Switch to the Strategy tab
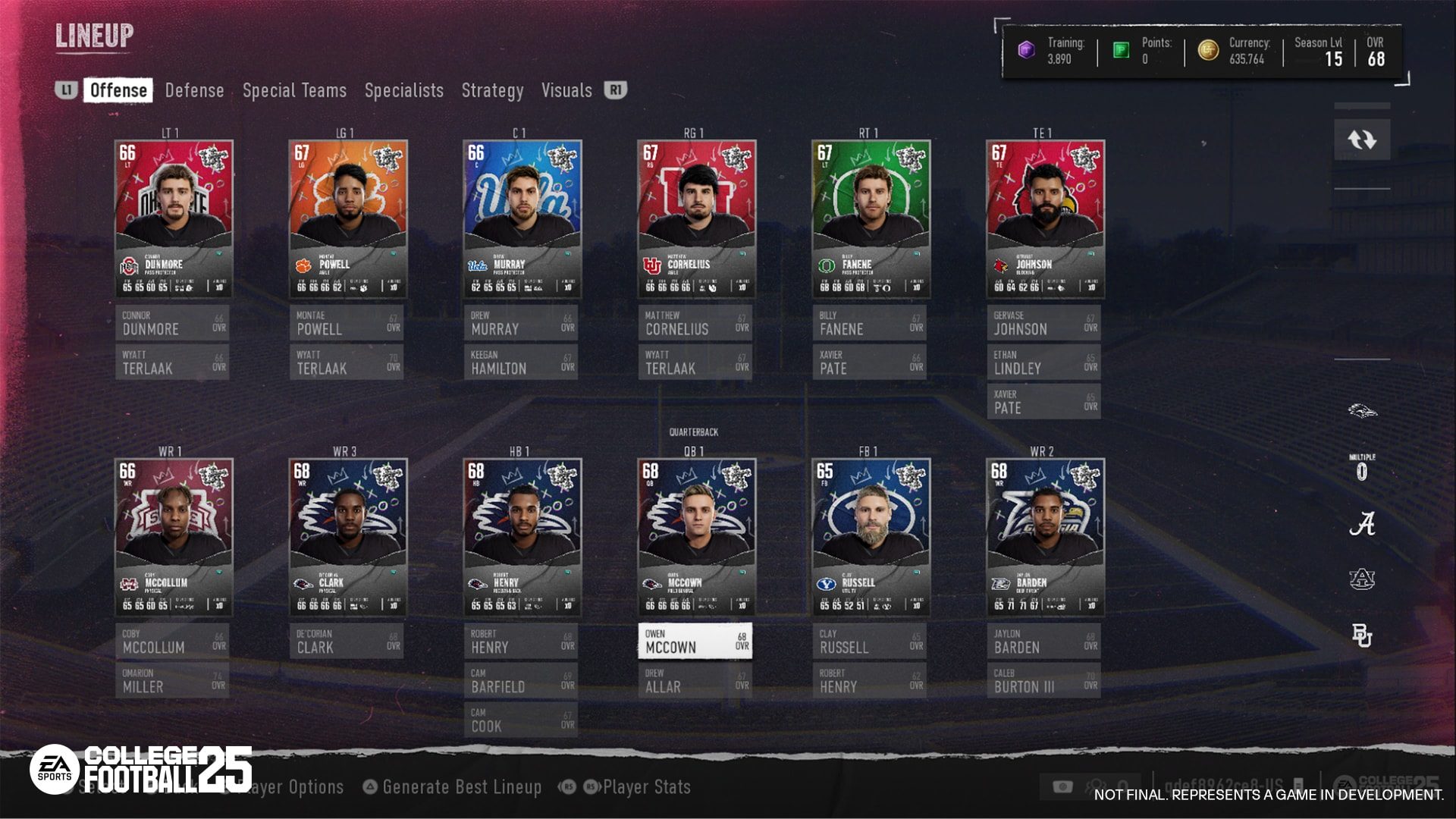Screen dimensions: 1456x819 click(493, 89)
